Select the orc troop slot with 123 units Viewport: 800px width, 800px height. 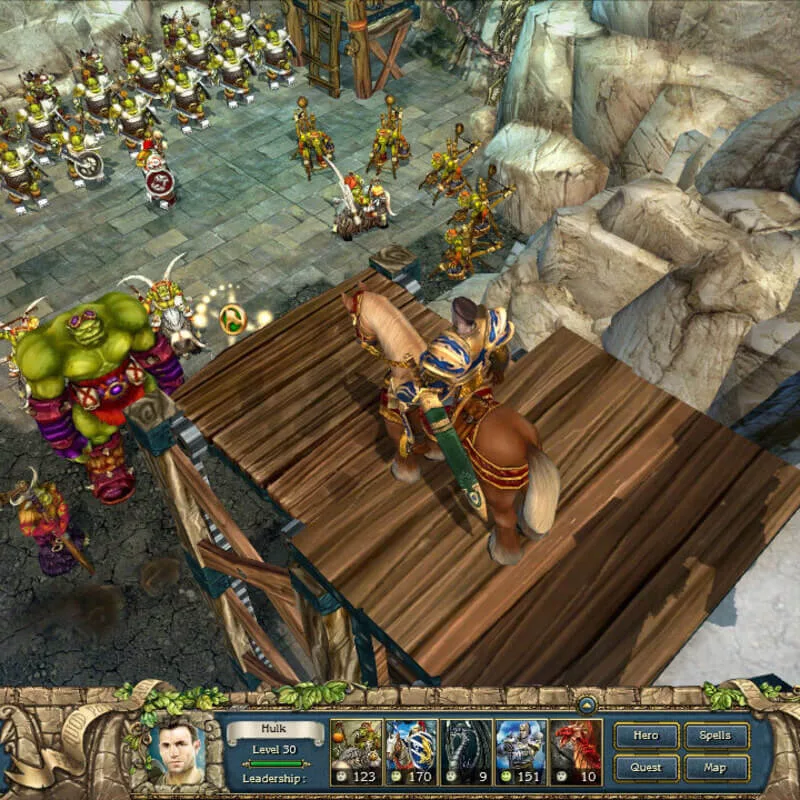(356, 744)
